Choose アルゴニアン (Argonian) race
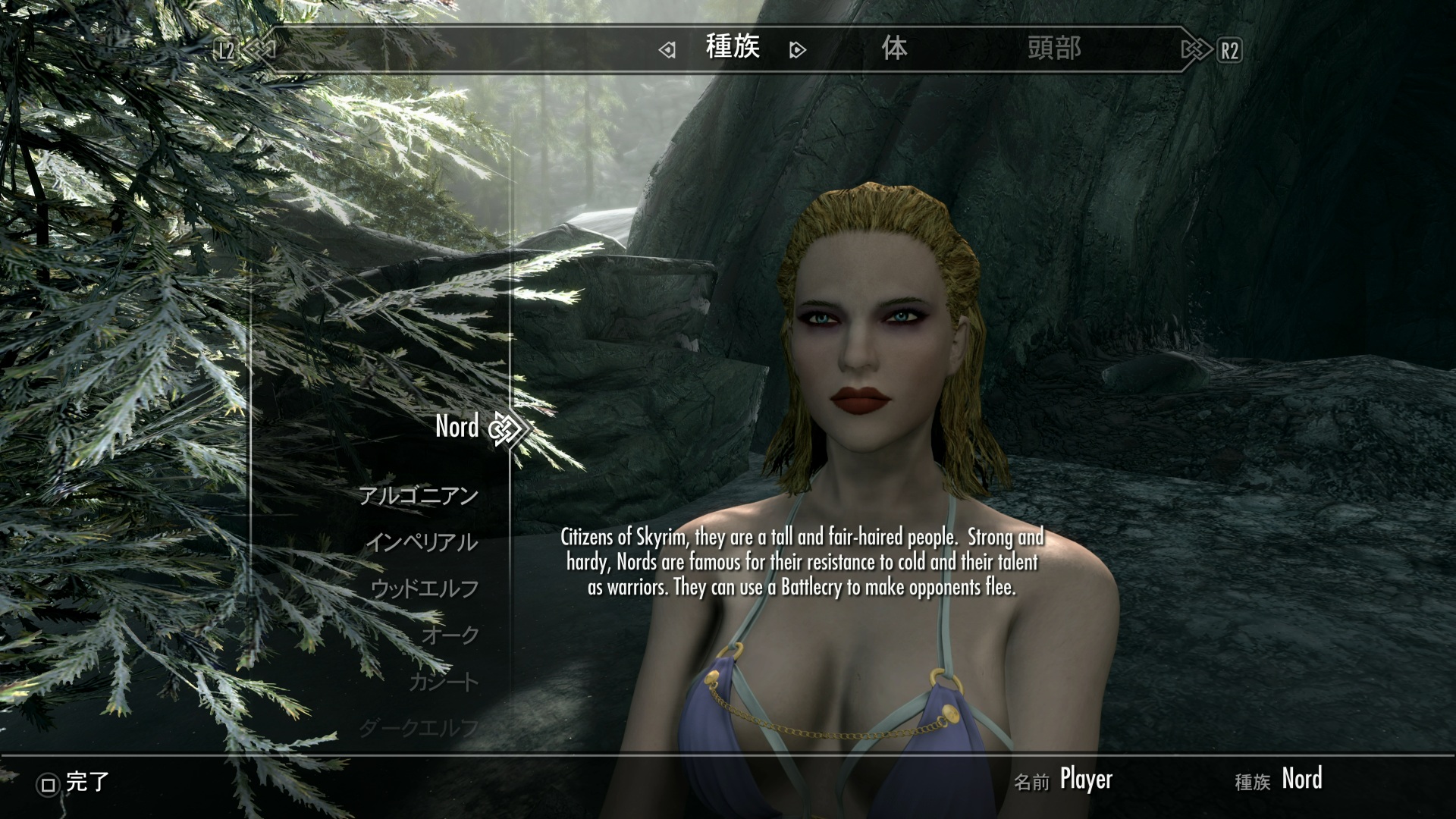Screen dimensions: 1456x819 click(418, 496)
